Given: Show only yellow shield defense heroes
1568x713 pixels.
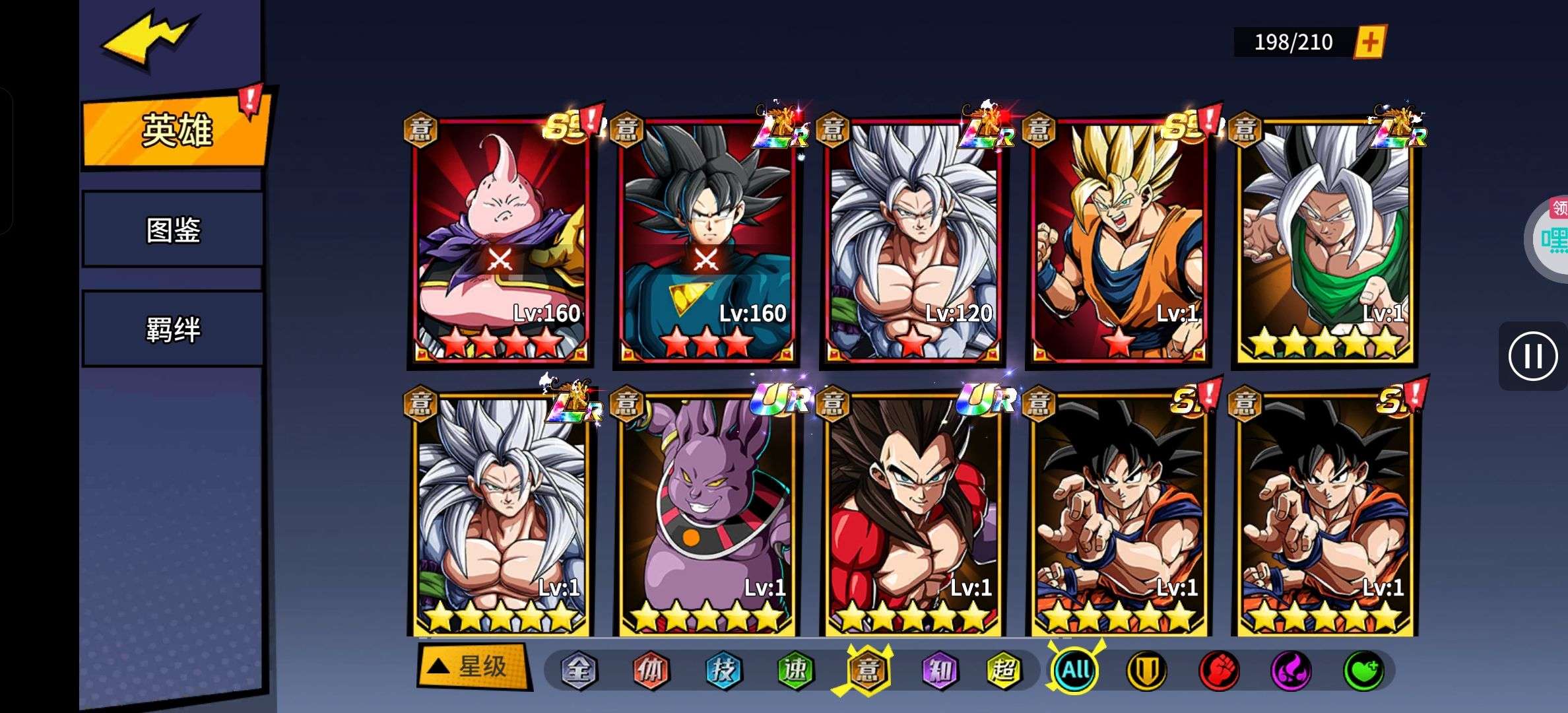Looking at the screenshot, I should [1146, 671].
